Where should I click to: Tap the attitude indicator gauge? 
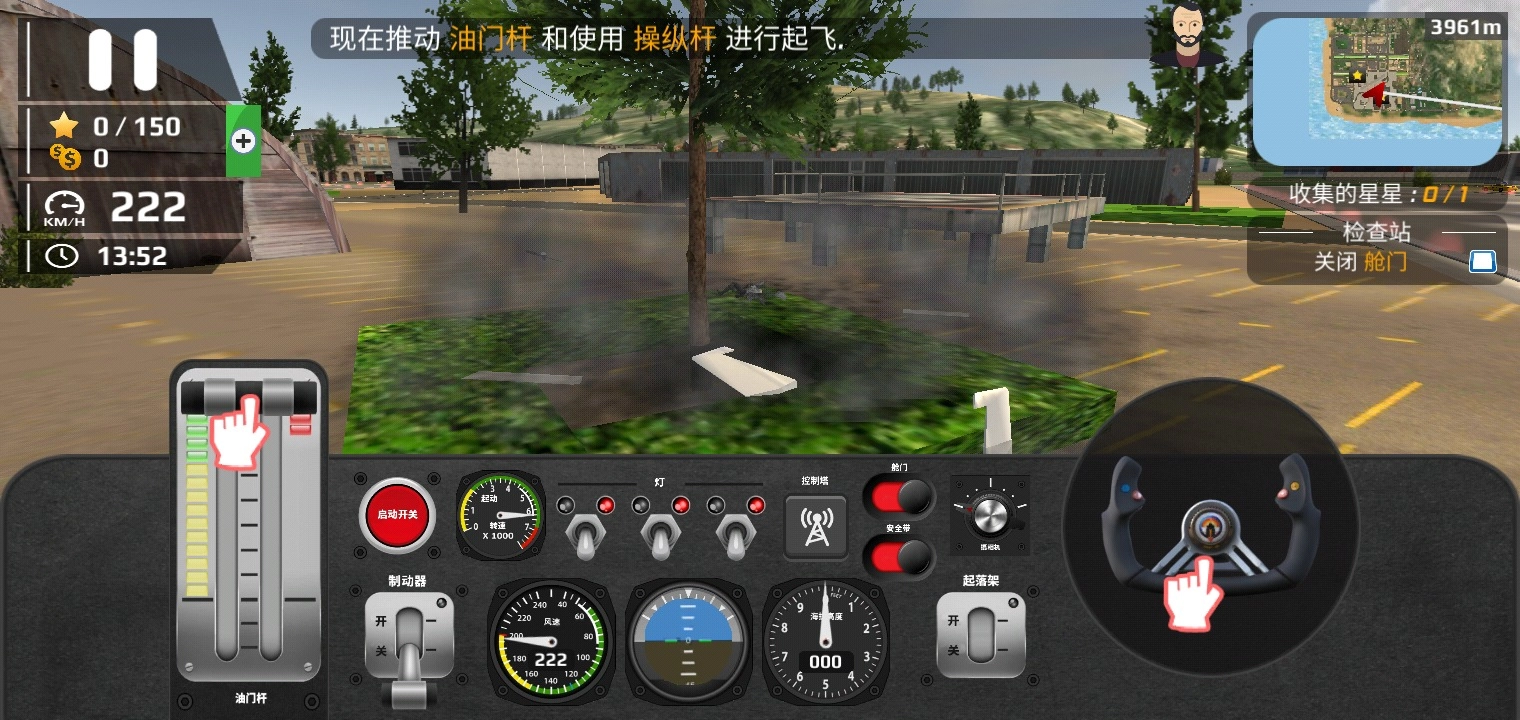[688, 640]
